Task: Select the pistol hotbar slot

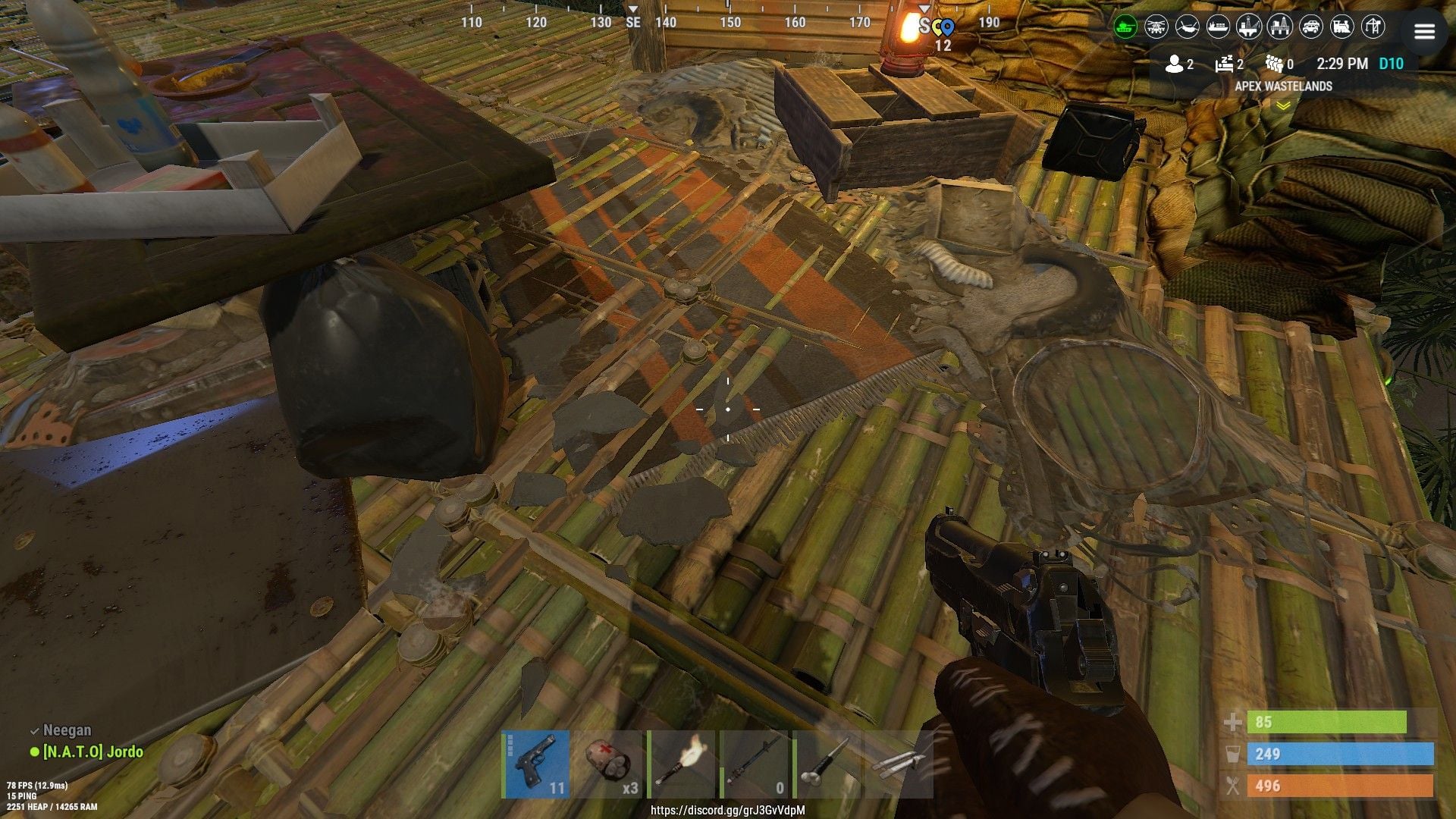Action: (x=537, y=764)
